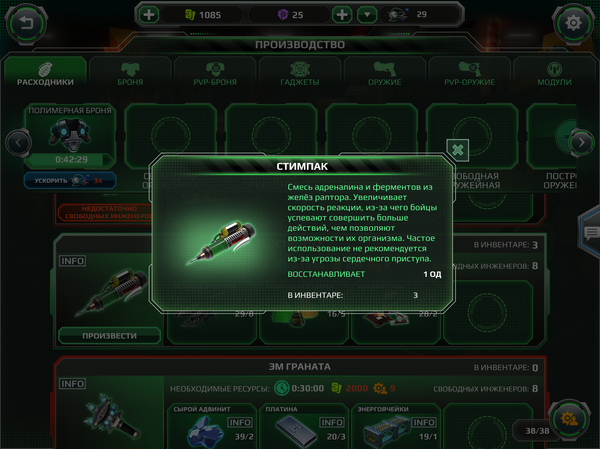Speed up production with the Ускорить button
This screenshot has height=449, width=600.
point(69,181)
